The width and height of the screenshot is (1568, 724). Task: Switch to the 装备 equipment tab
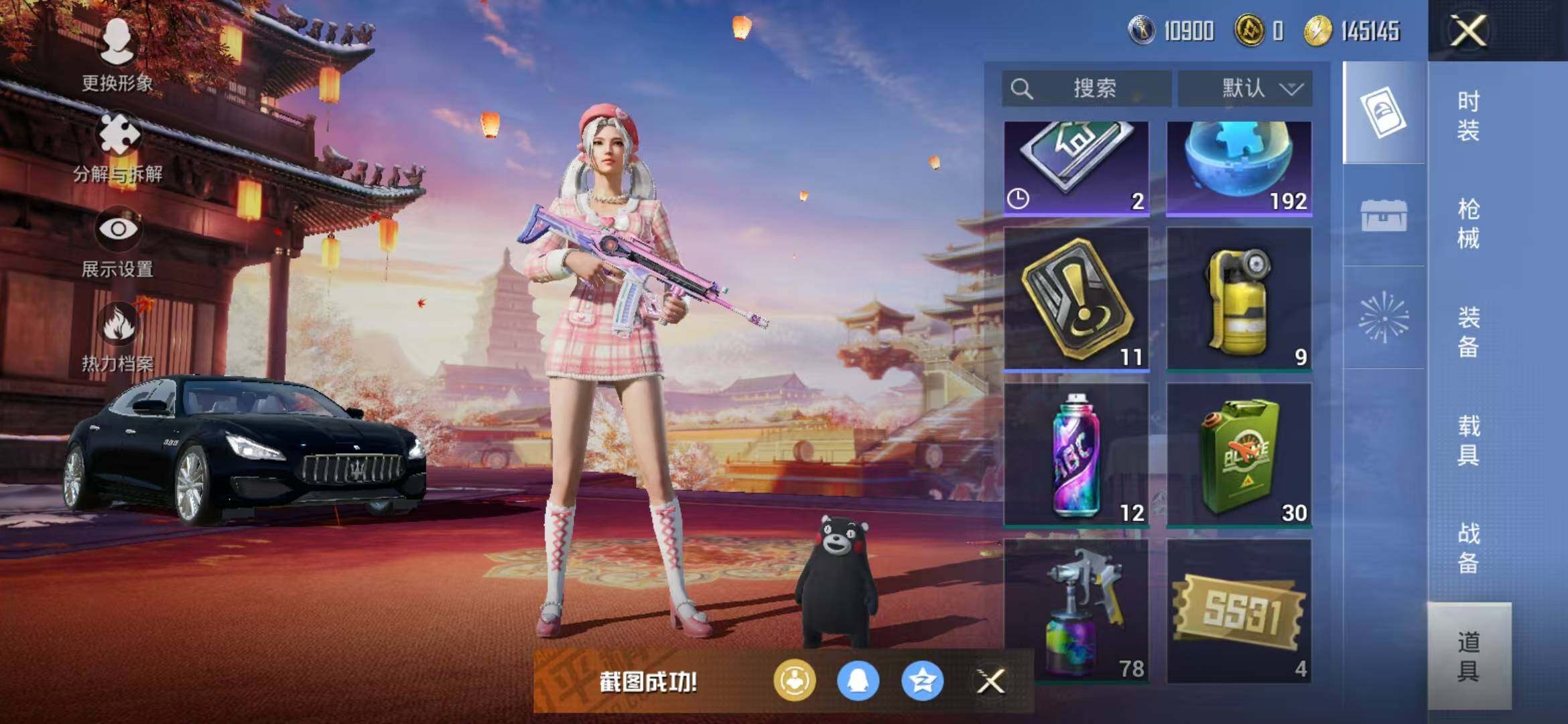pyautogui.click(x=1467, y=332)
